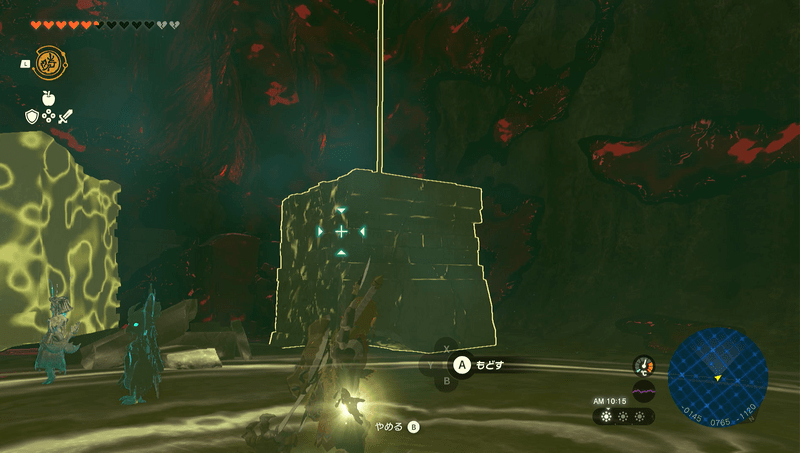Choose the sword weapon quick-select icon
This screenshot has height=453, width=800.
65,117
